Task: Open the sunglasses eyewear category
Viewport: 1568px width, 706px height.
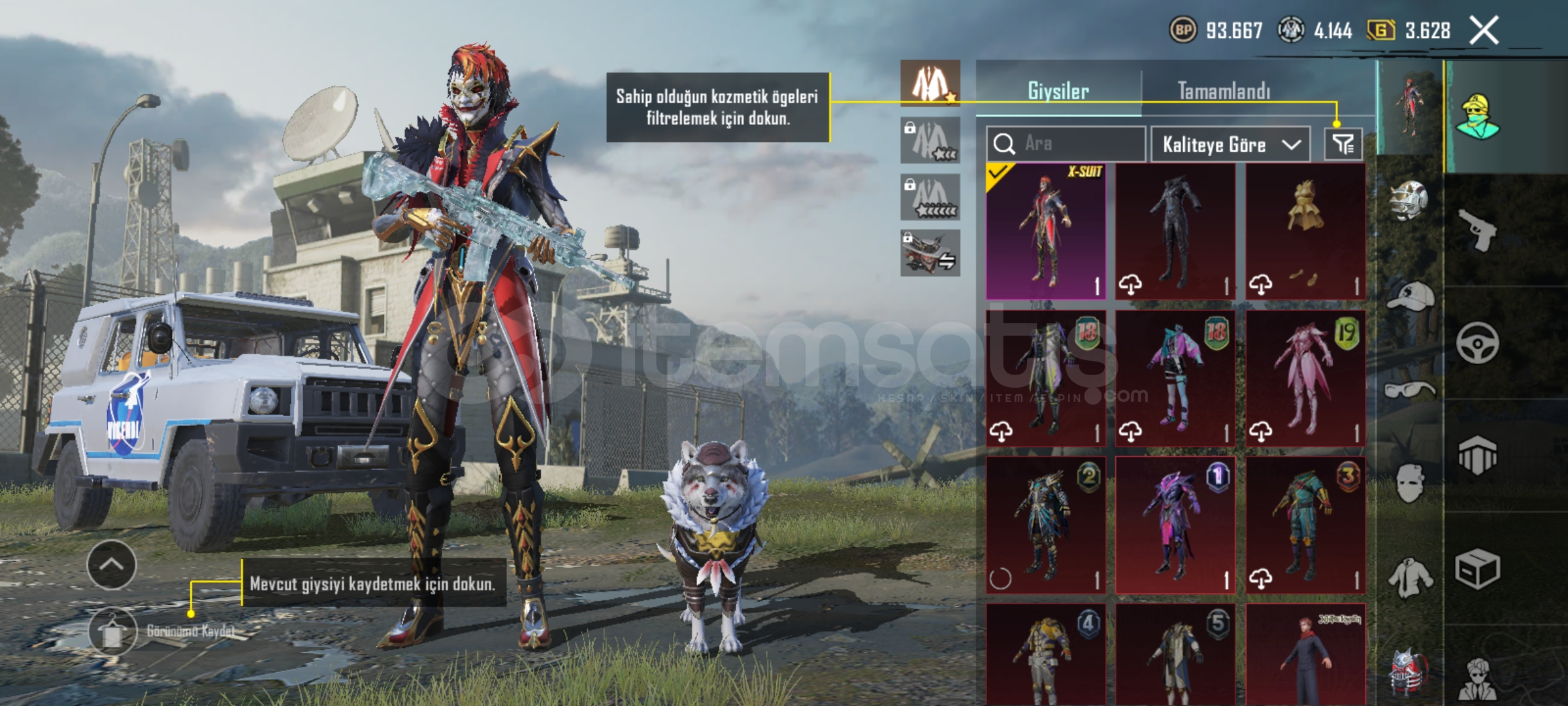Action: [x=1409, y=391]
